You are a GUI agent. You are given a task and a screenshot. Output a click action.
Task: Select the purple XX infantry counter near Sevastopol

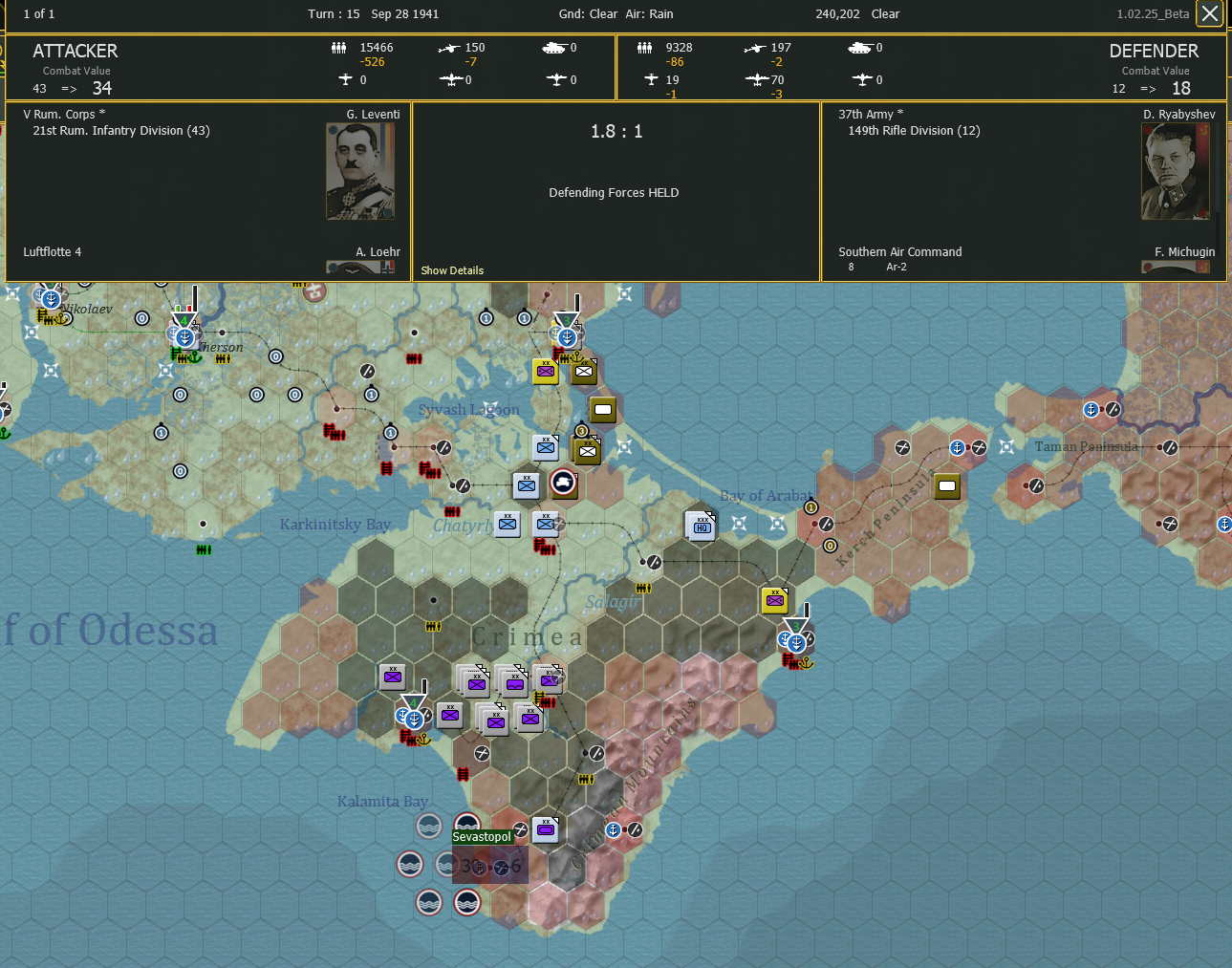click(x=546, y=829)
